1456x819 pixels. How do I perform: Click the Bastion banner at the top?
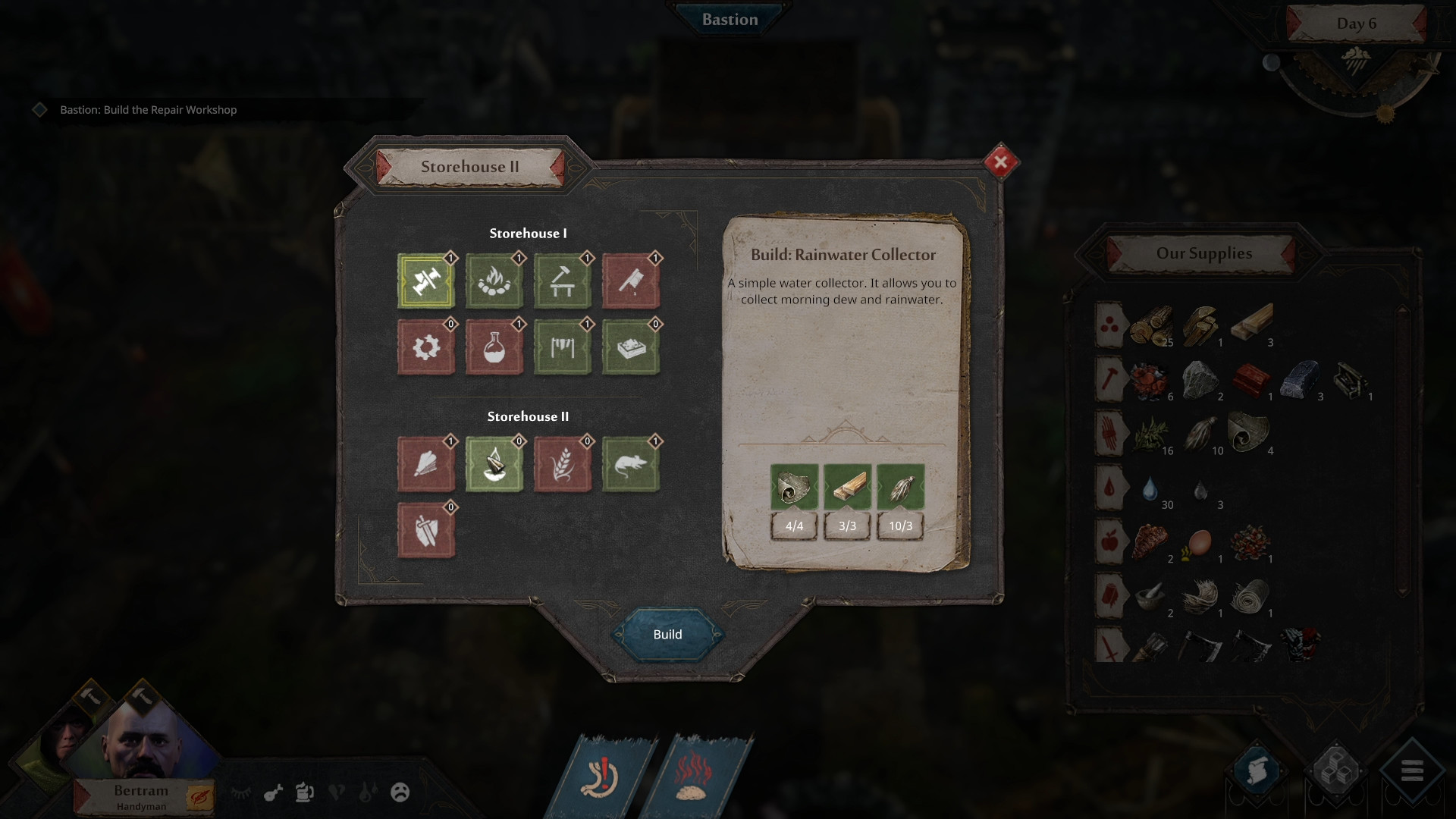click(x=728, y=20)
